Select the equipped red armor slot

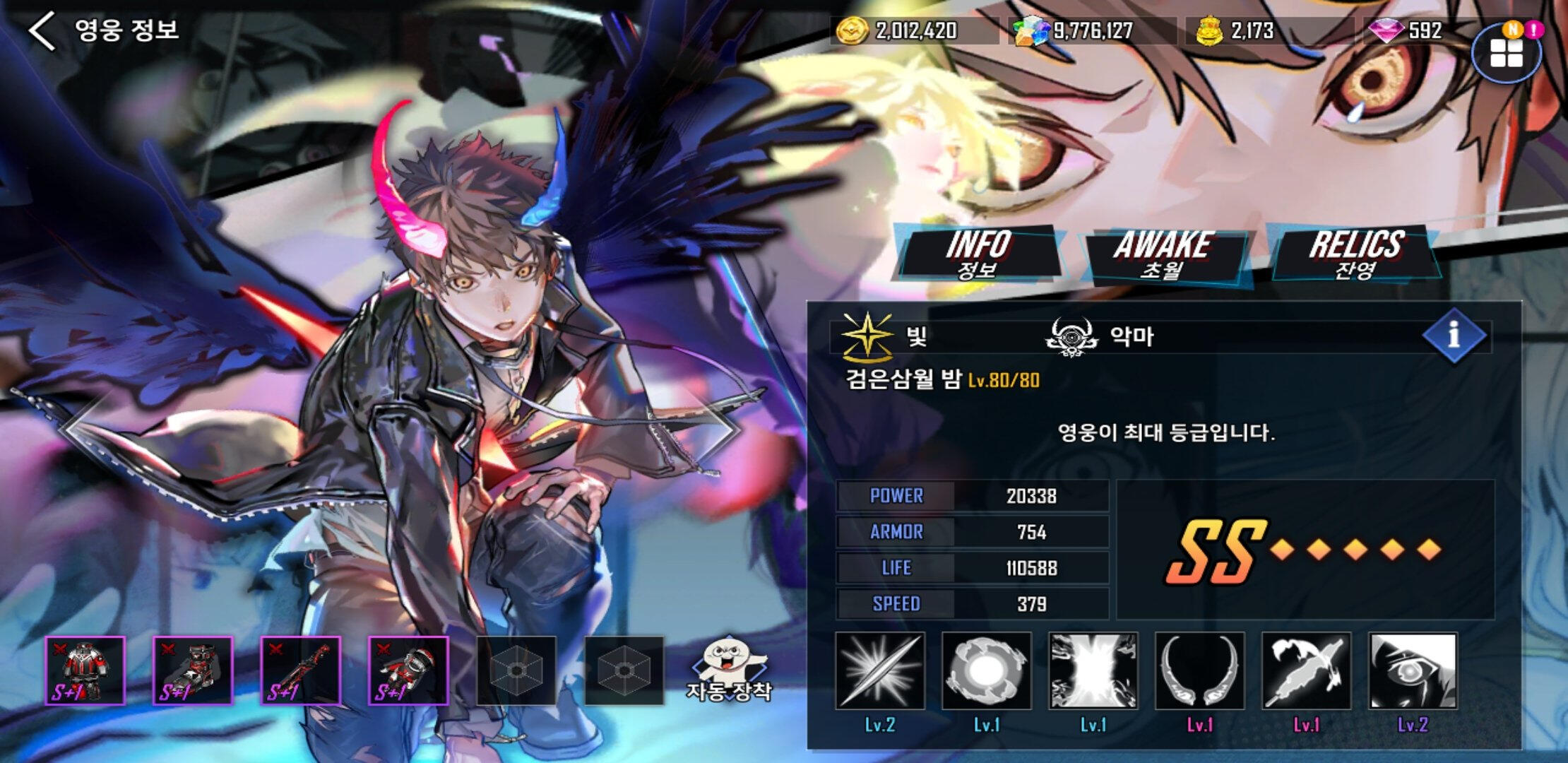tap(85, 670)
